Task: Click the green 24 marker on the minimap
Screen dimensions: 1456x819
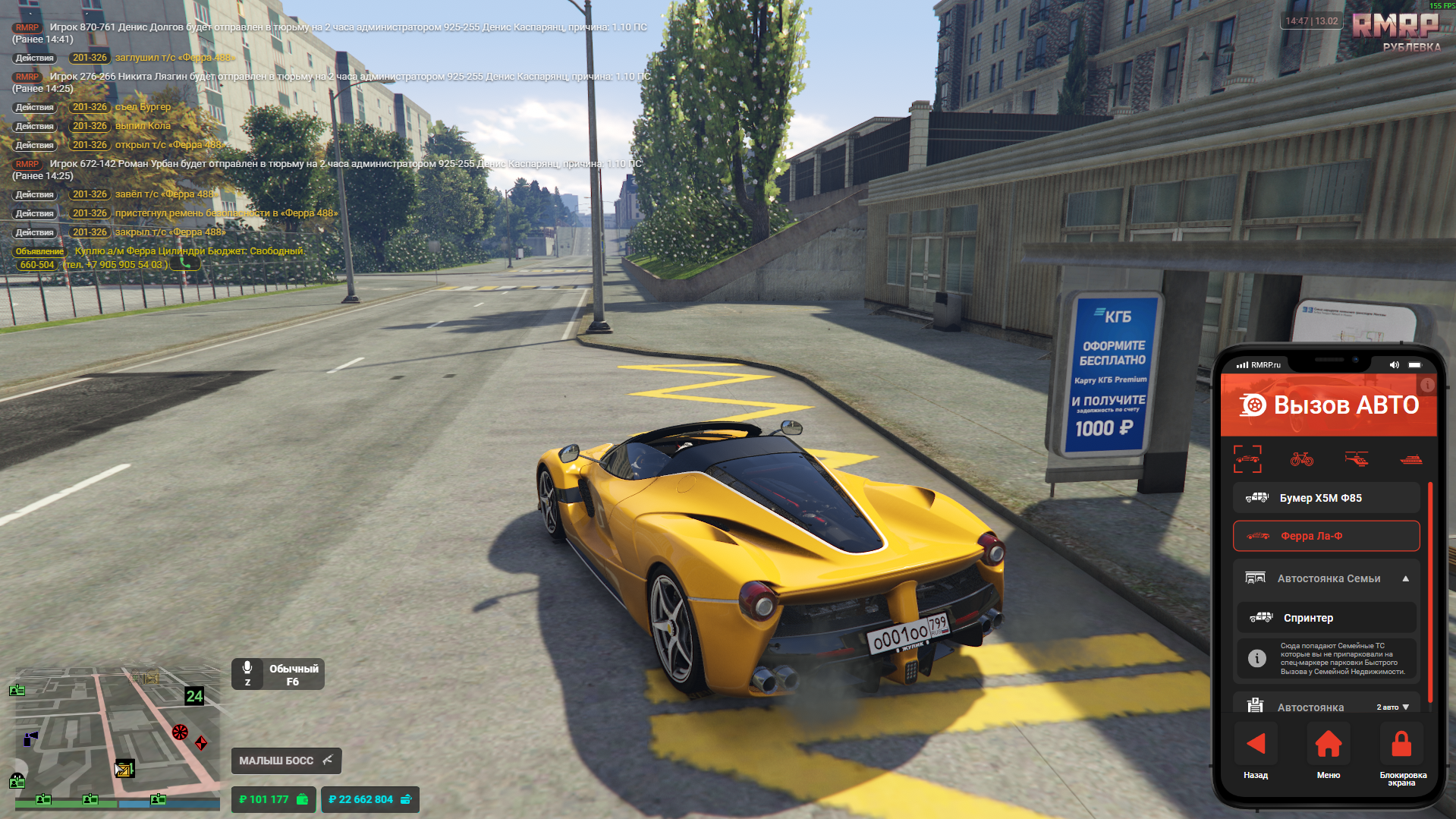Action: (x=194, y=696)
